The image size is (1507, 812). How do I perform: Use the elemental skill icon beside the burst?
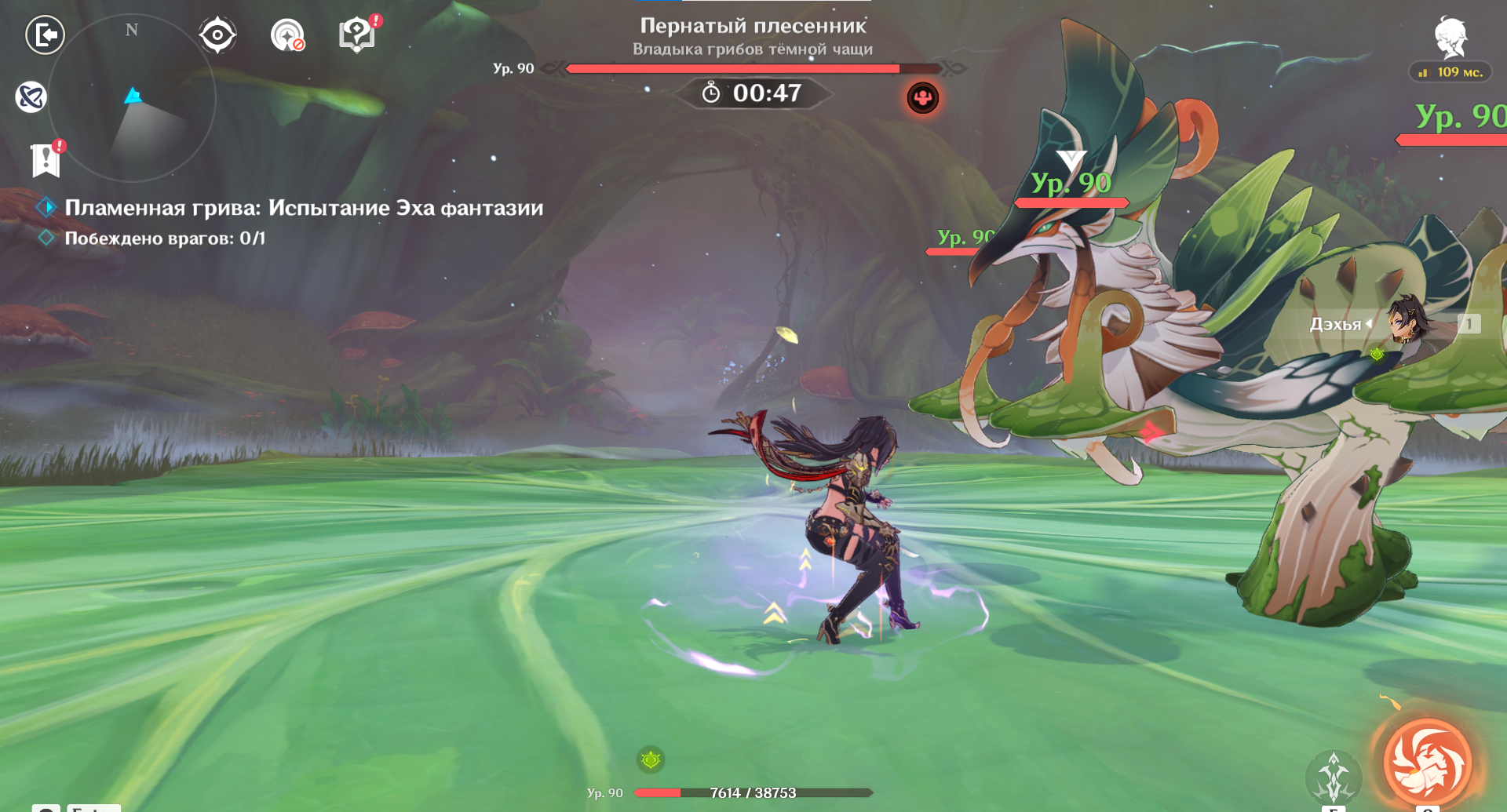click(x=1333, y=775)
